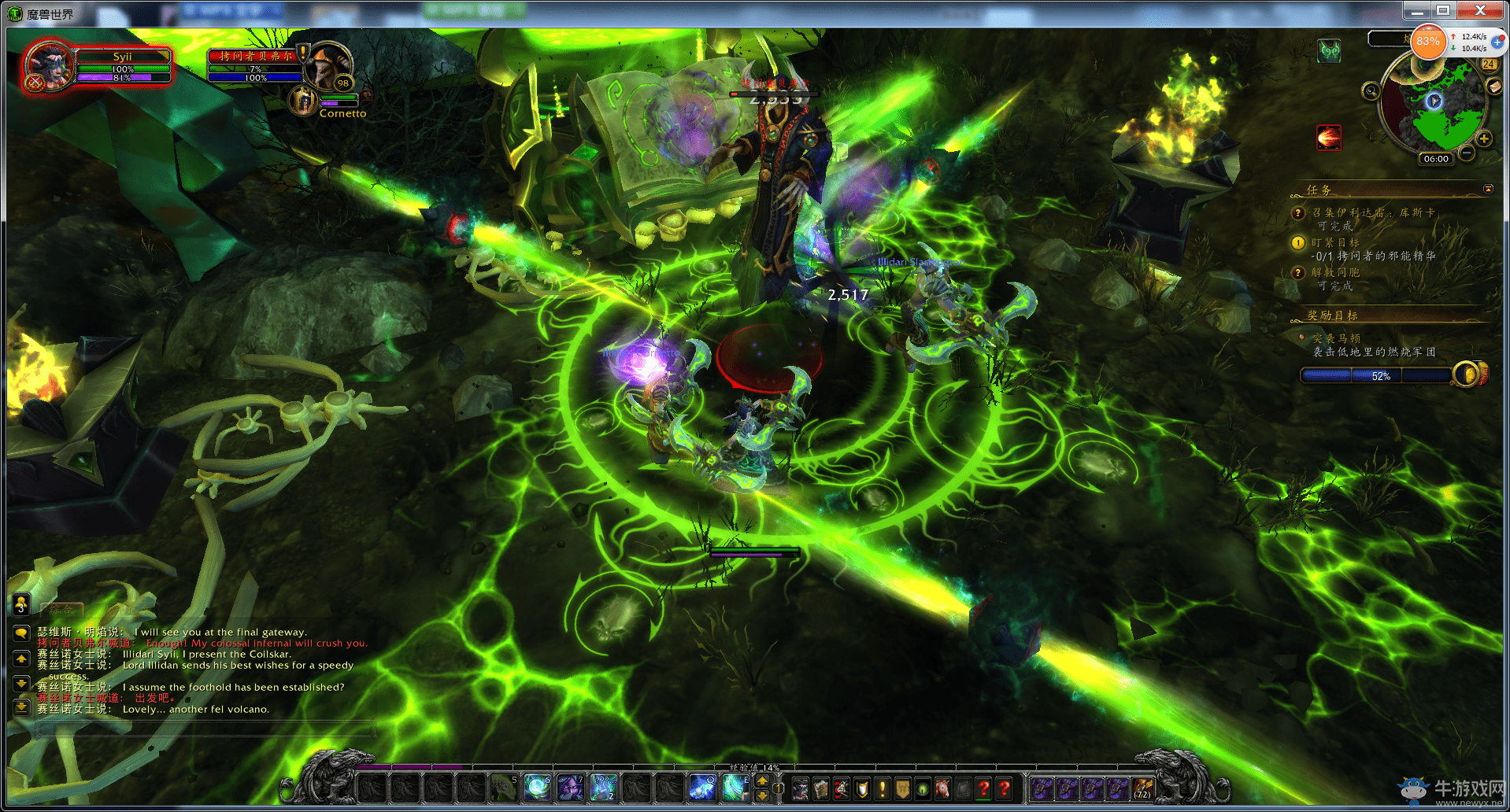Viewport: 1510px width, 812px height.
Task: Click Syii's player portrait
Action: click(x=49, y=66)
